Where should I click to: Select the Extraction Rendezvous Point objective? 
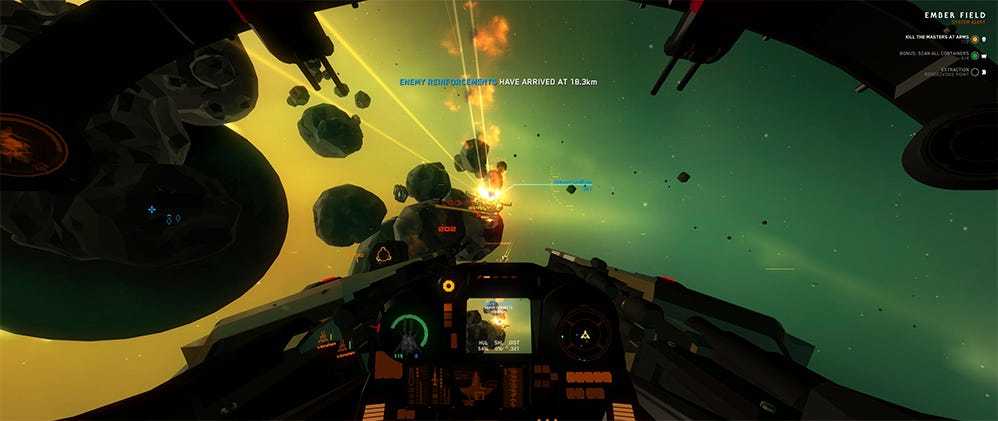tap(942, 72)
